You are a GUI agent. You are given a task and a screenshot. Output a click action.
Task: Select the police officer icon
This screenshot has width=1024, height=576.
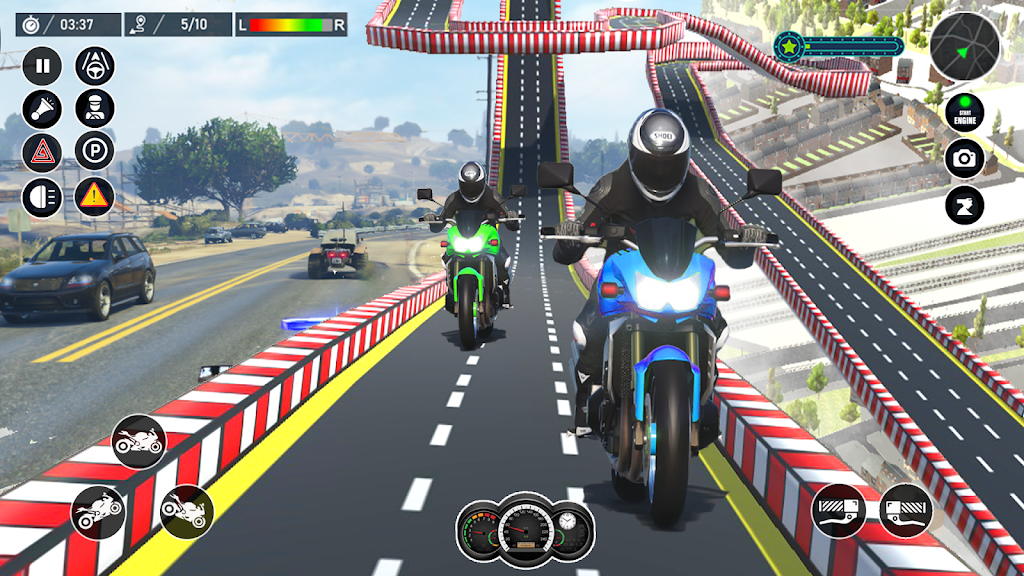pos(95,109)
